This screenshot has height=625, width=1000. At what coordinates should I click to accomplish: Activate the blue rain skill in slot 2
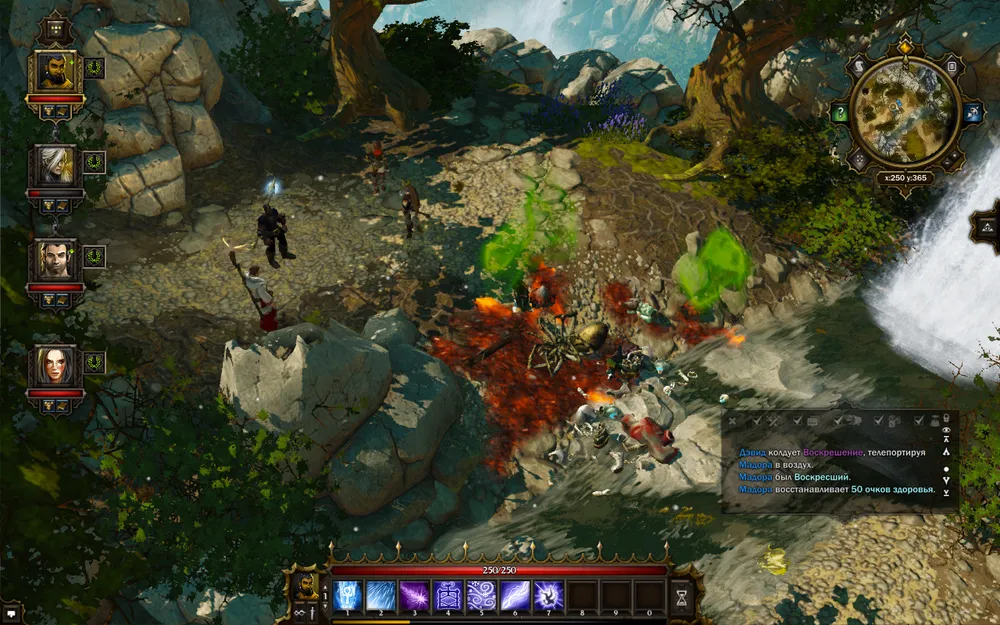[x=381, y=596]
